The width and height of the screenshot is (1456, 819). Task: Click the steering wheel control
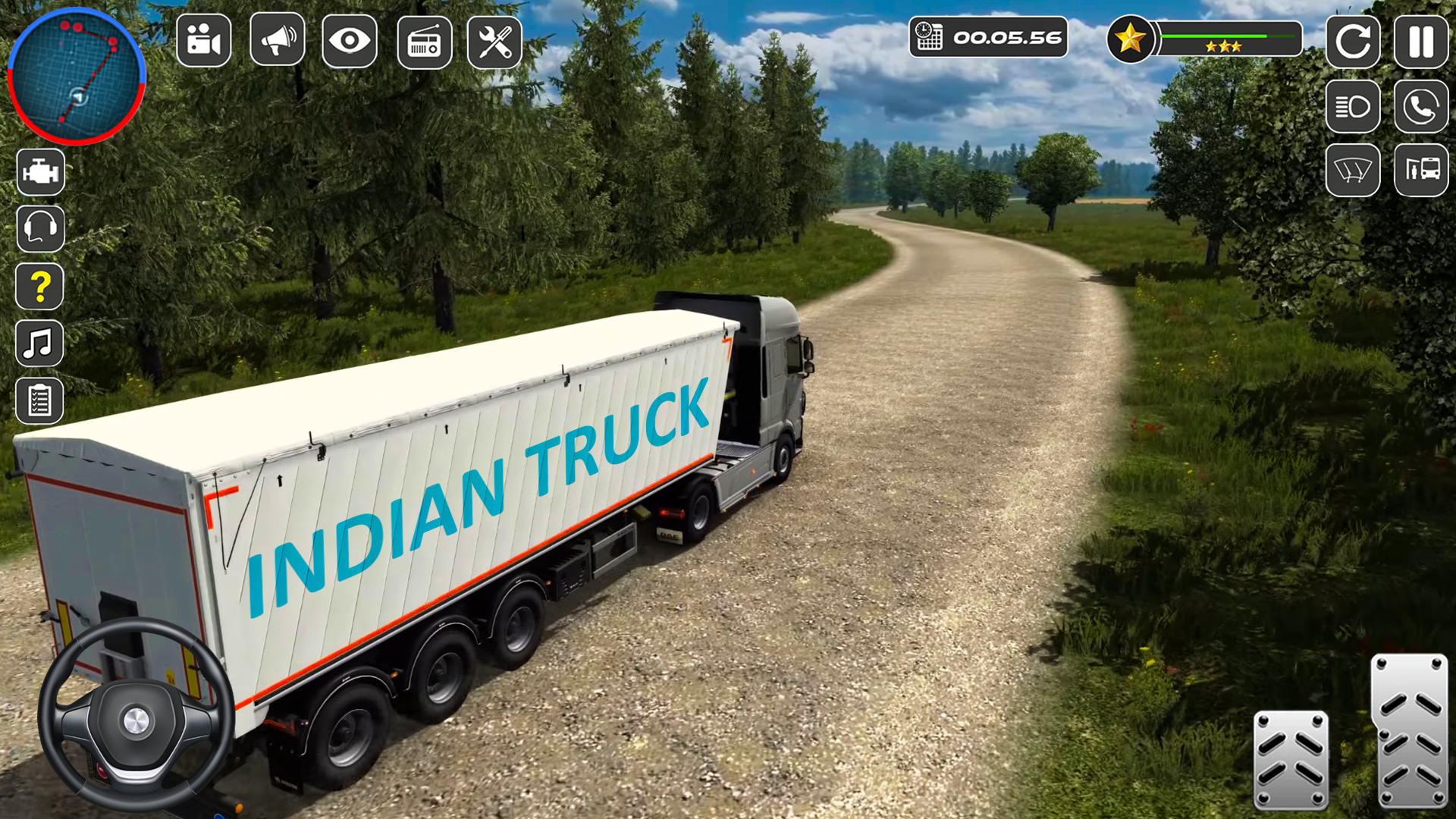[135, 715]
